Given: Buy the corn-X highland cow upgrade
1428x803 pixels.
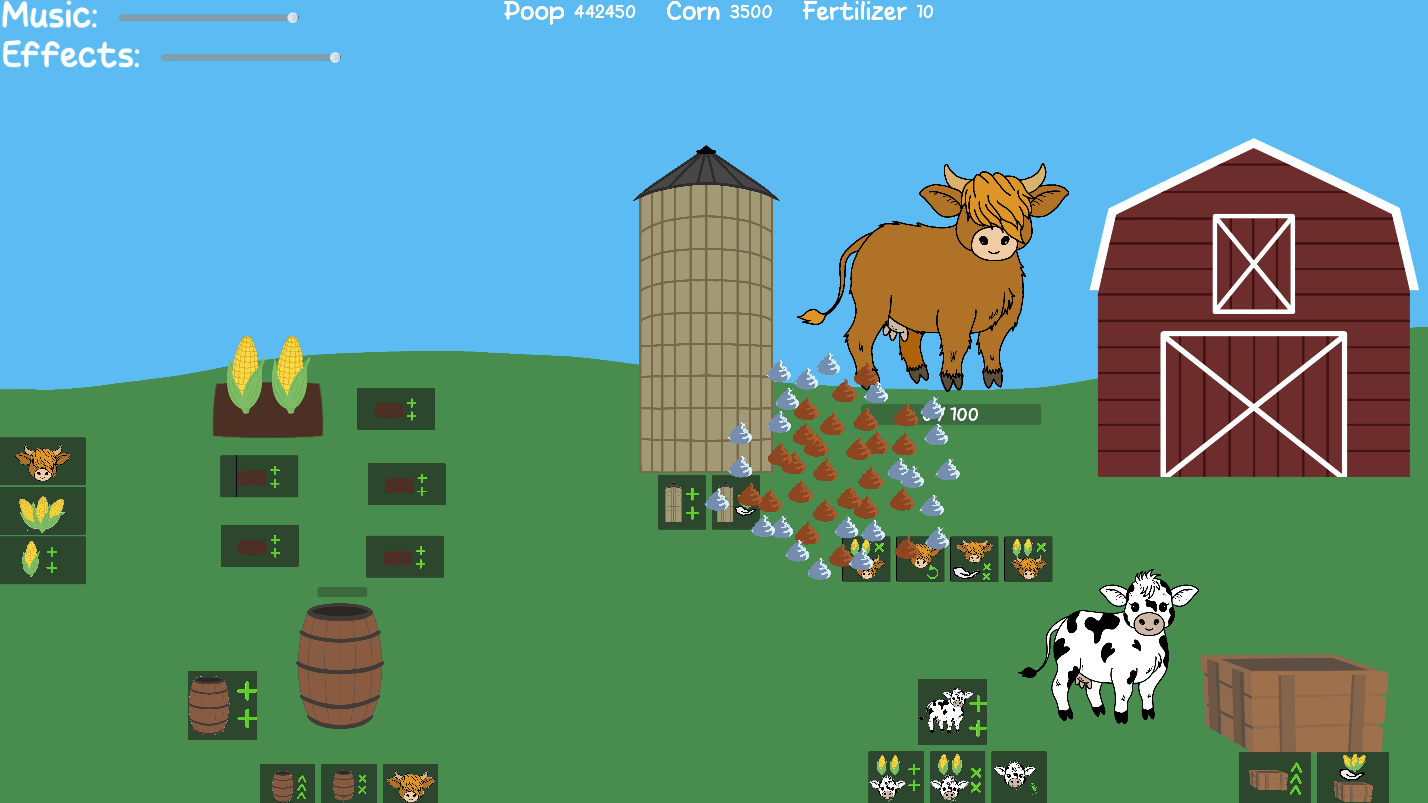Looking at the screenshot, I should pos(1029,558).
